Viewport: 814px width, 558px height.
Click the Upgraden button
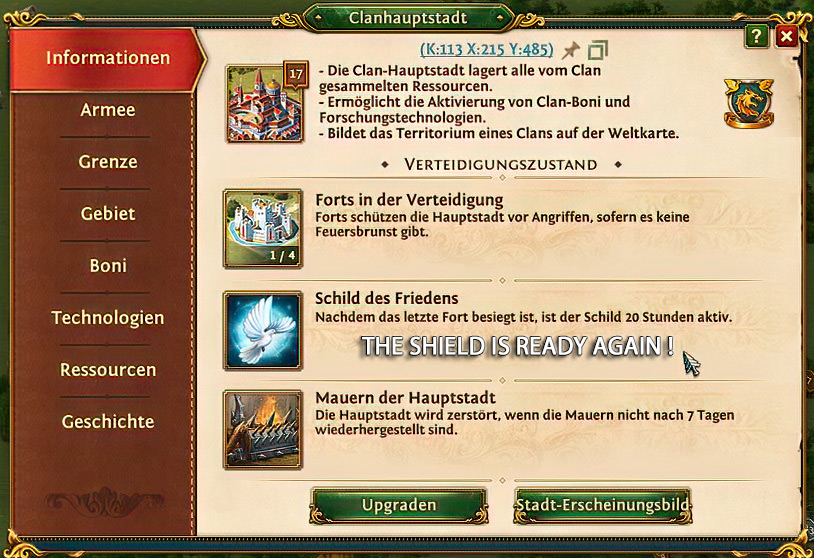398,506
